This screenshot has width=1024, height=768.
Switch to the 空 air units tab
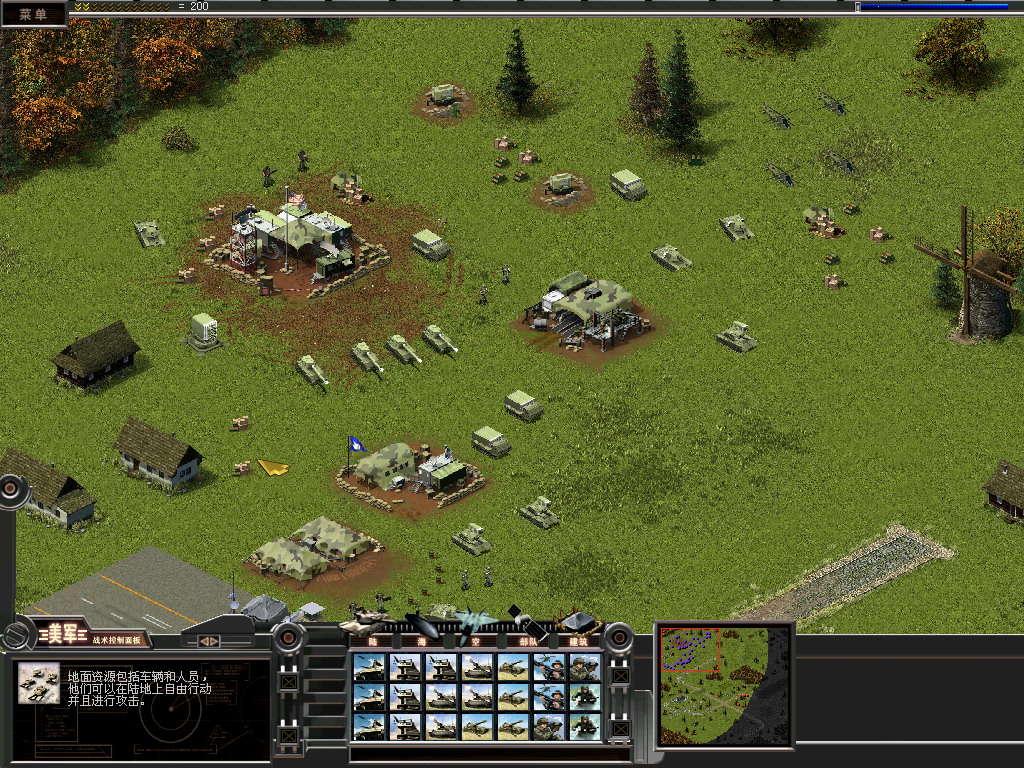[x=474, y=641]
